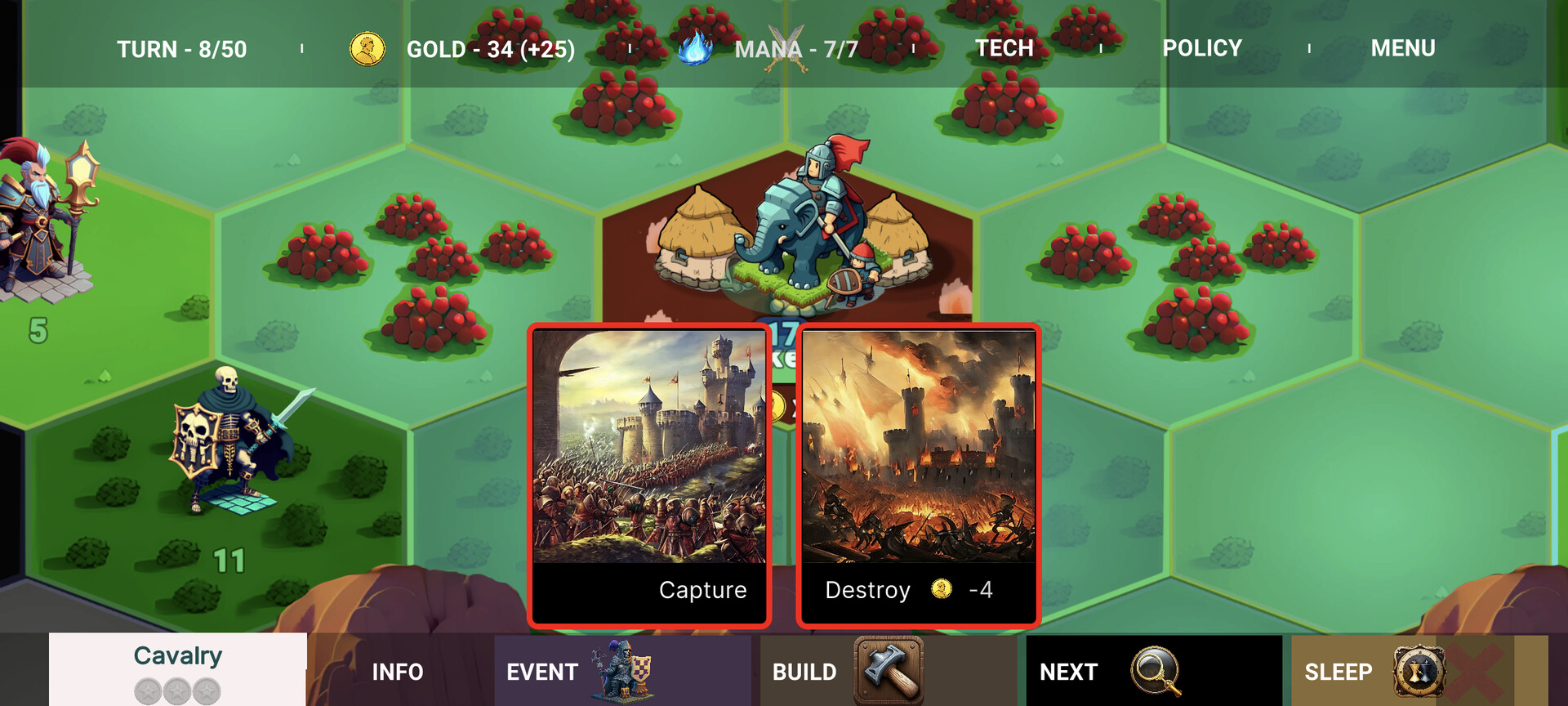Select the Cavalry tab
This screenshot has height=706, width=1568.
176,656
